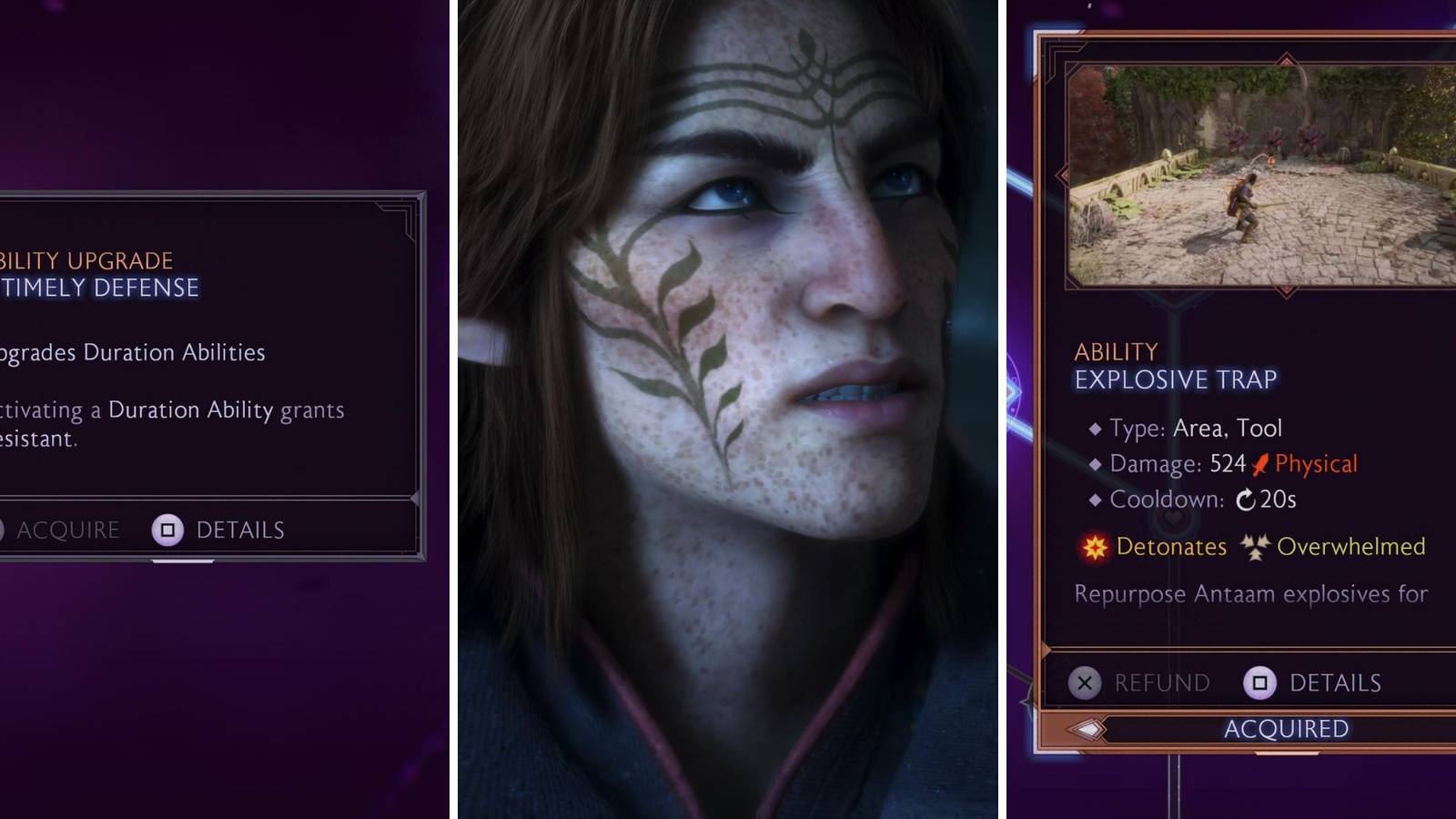
Task: Click the Acquire option
Action: (x=68, y=529)
